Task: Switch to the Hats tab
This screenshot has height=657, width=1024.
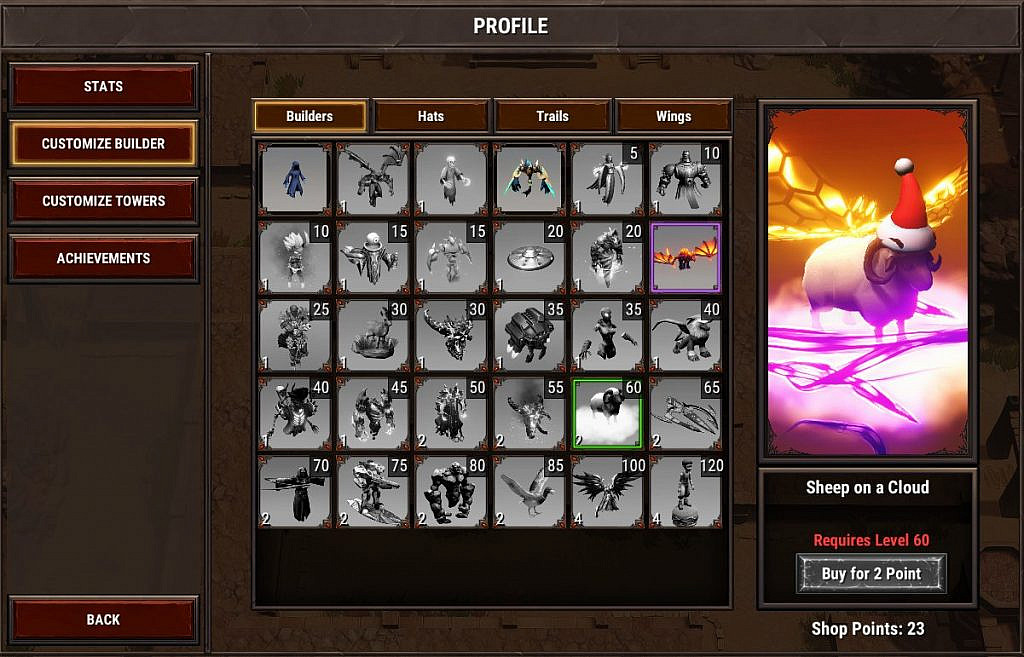Action: pyautogui.click(x=431, y=116)
